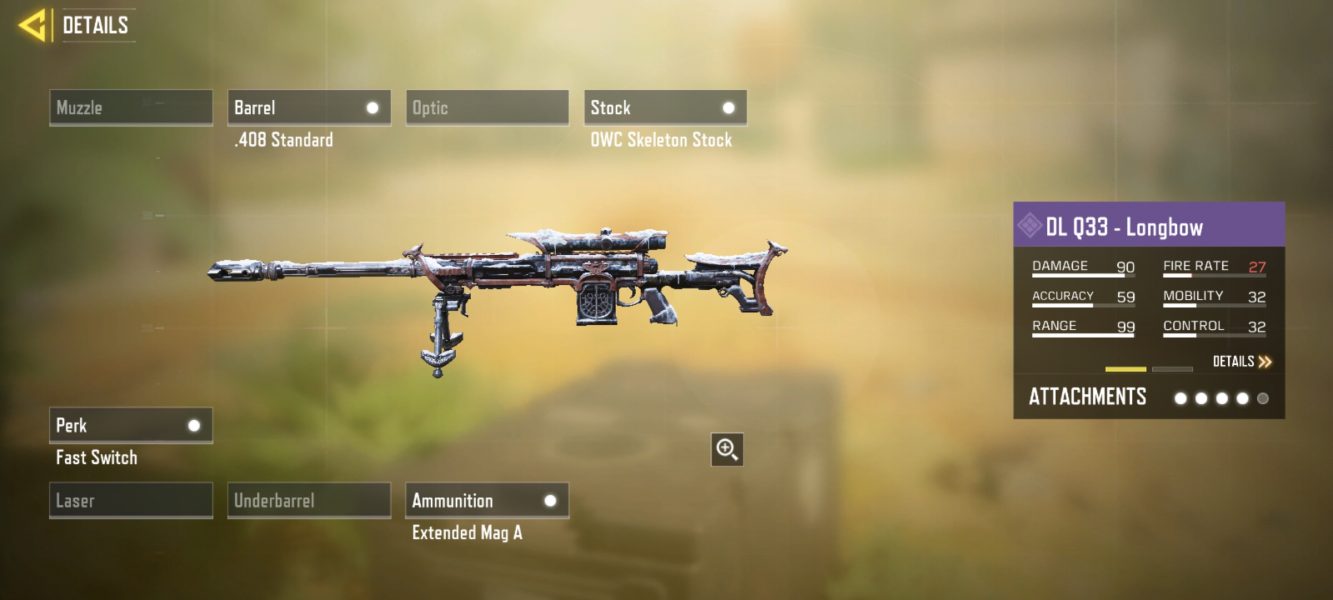The width and height of the screenshot is (1333, 600).
Task: Expand the weapon stats DETAILS link
Action: pyautogui.click(x=1242, y=362)
